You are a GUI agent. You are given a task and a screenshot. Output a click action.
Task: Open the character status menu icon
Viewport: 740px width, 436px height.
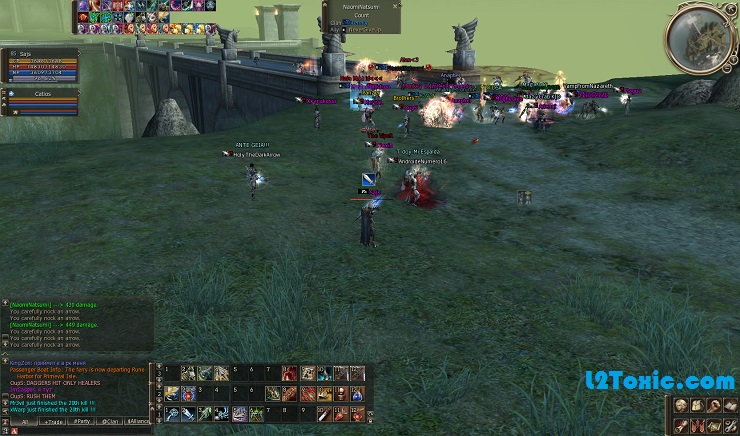(681, 405)
